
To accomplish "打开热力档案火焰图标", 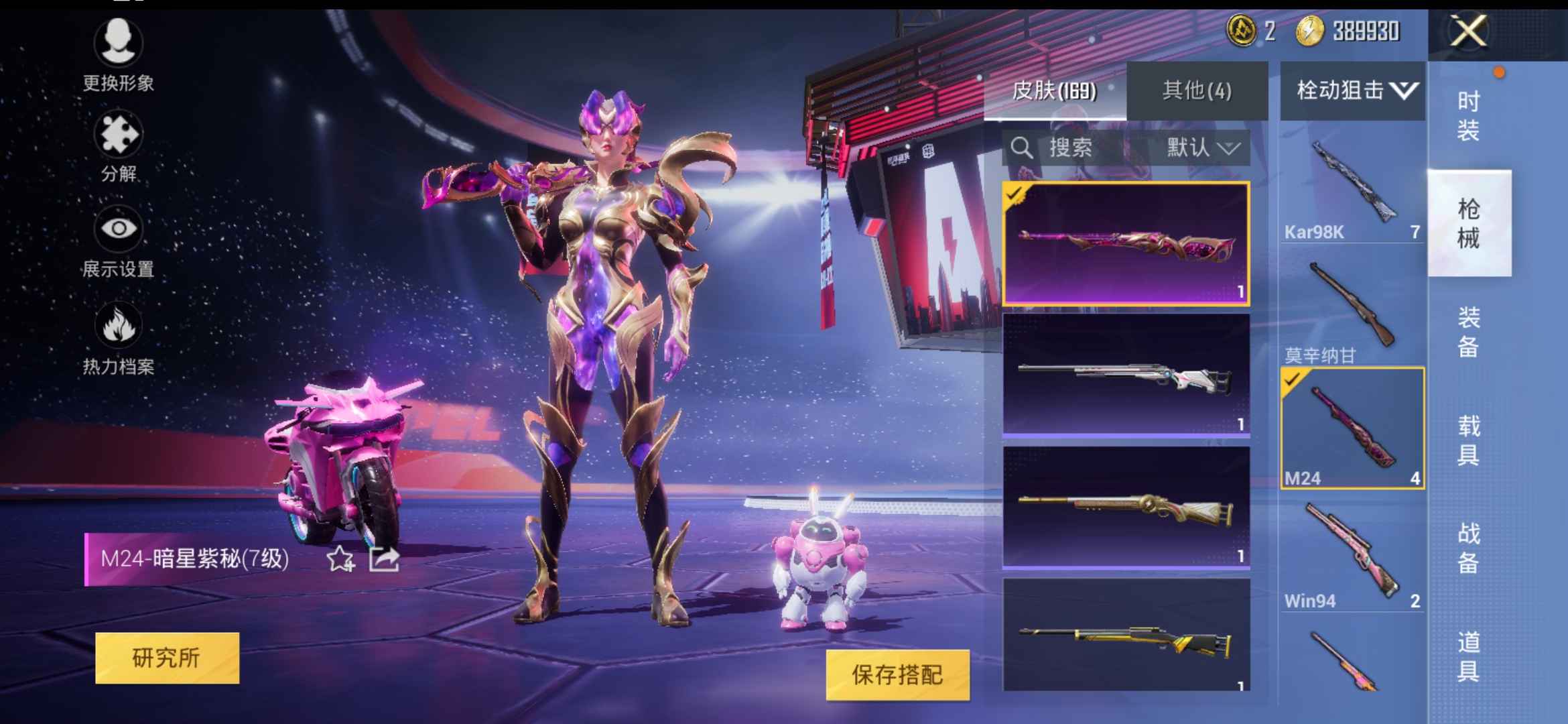I will pos(119,325).
